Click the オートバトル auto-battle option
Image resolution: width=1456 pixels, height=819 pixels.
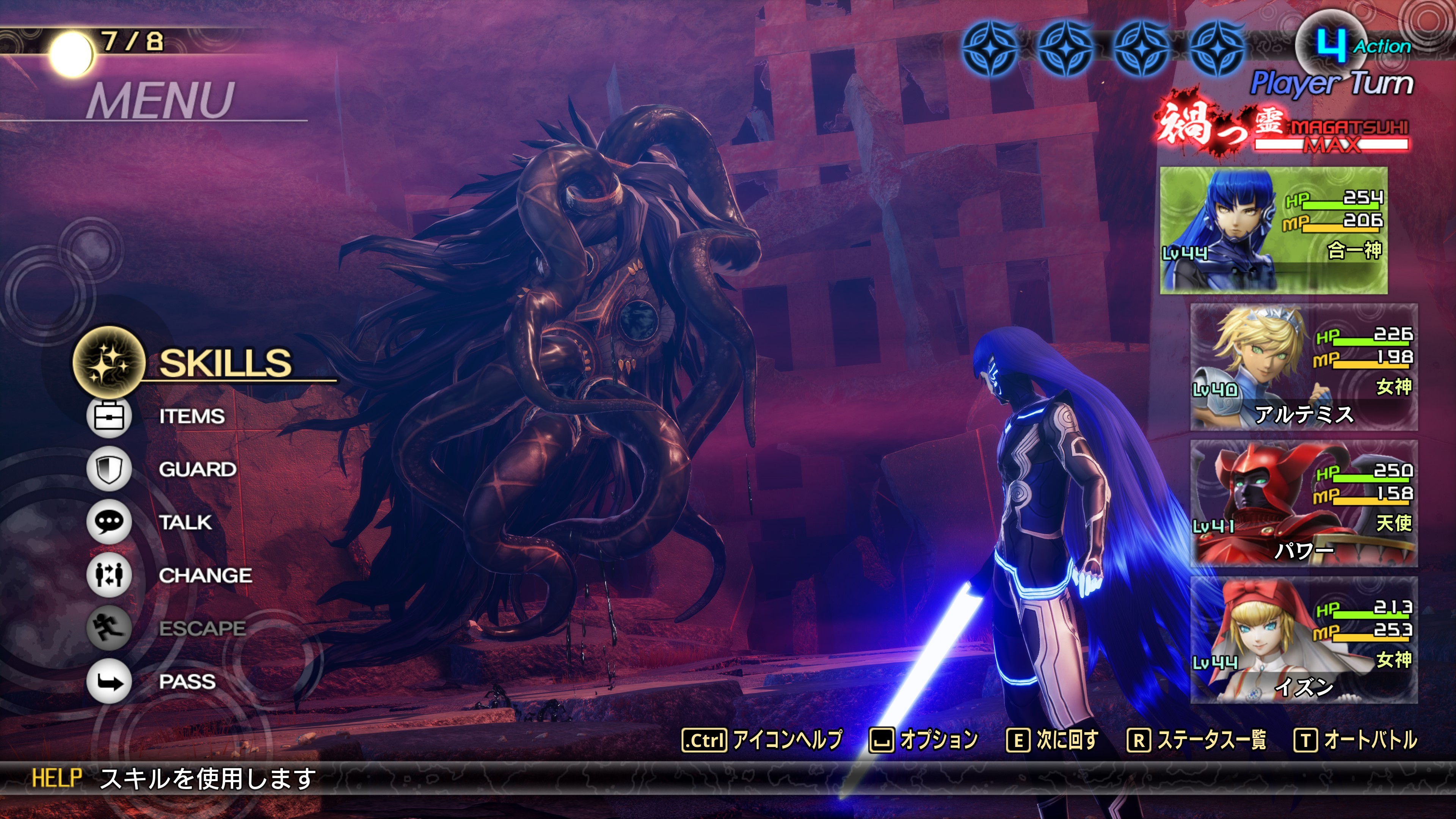tap(1356, 740)
